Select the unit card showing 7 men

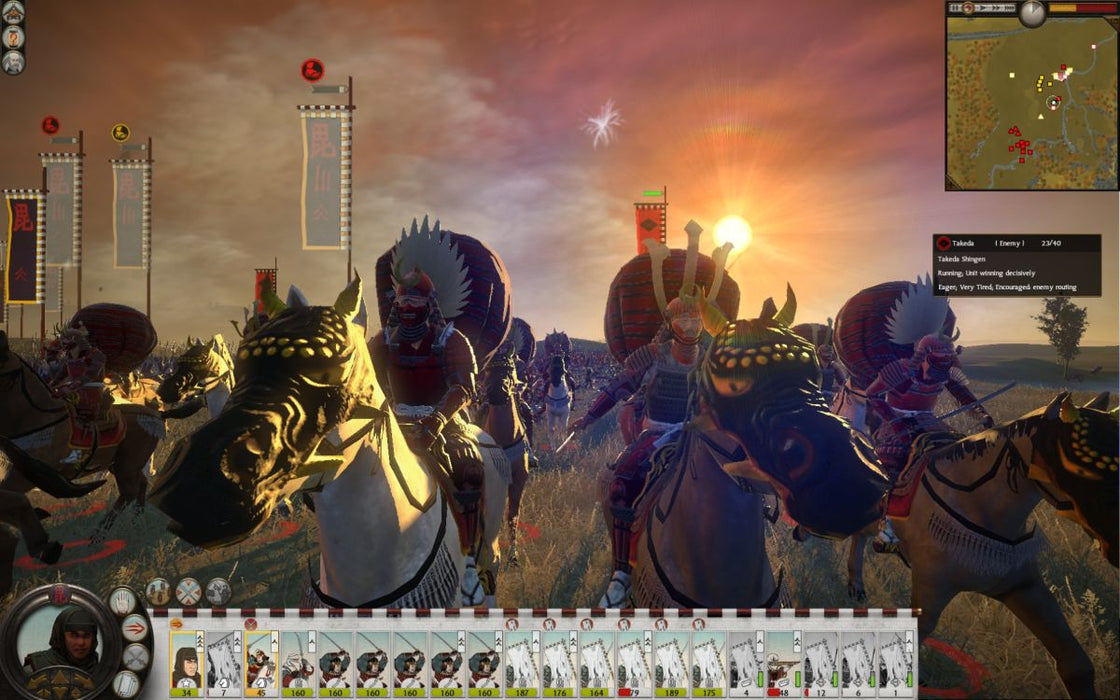pyautogui.click(x=224, y=657)
